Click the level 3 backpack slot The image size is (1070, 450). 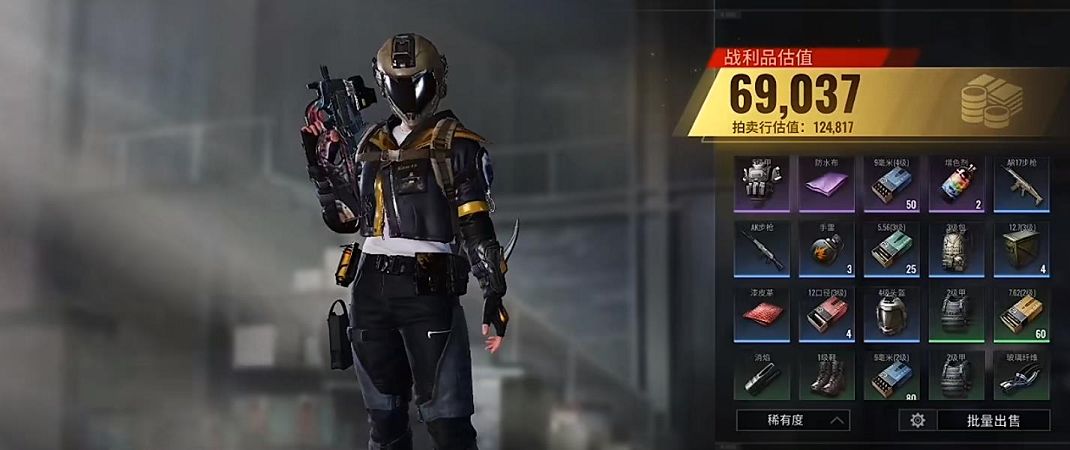[956, 248]
